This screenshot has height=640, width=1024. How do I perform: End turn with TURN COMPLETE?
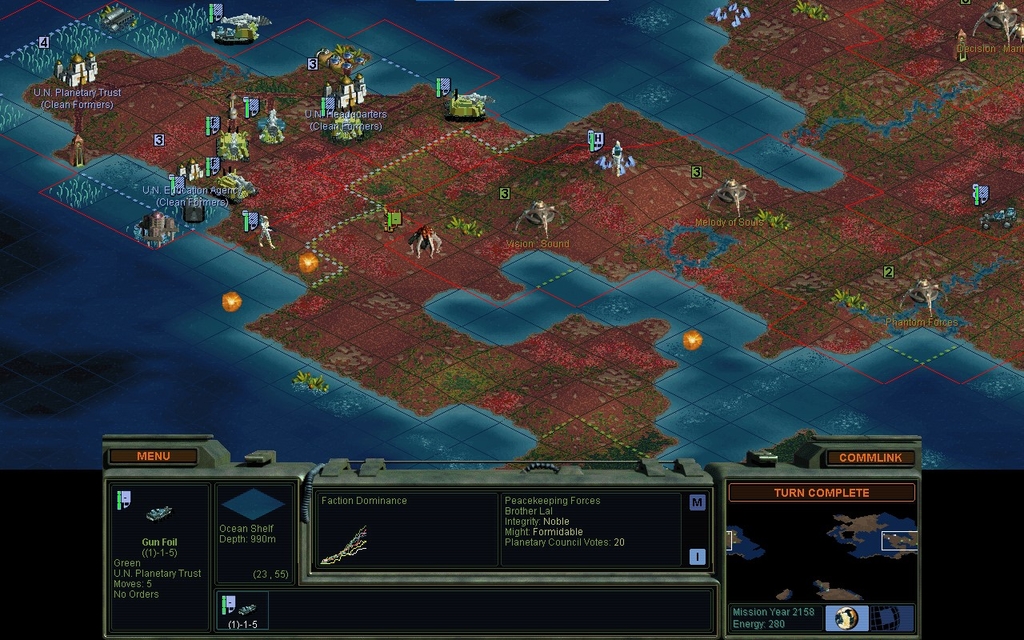pyautogui.click(x=821, y=493)
